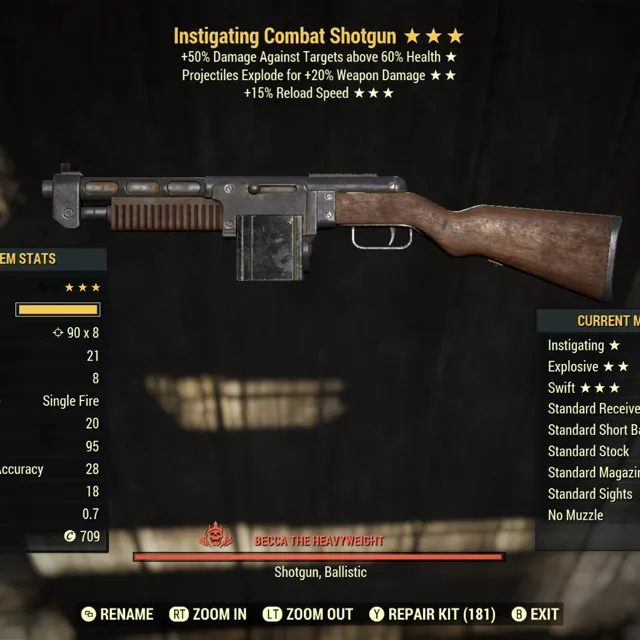Viewport: 640px width, 640px height.
Task: Choose the Standard Sights row
Action: click(590, 493)
